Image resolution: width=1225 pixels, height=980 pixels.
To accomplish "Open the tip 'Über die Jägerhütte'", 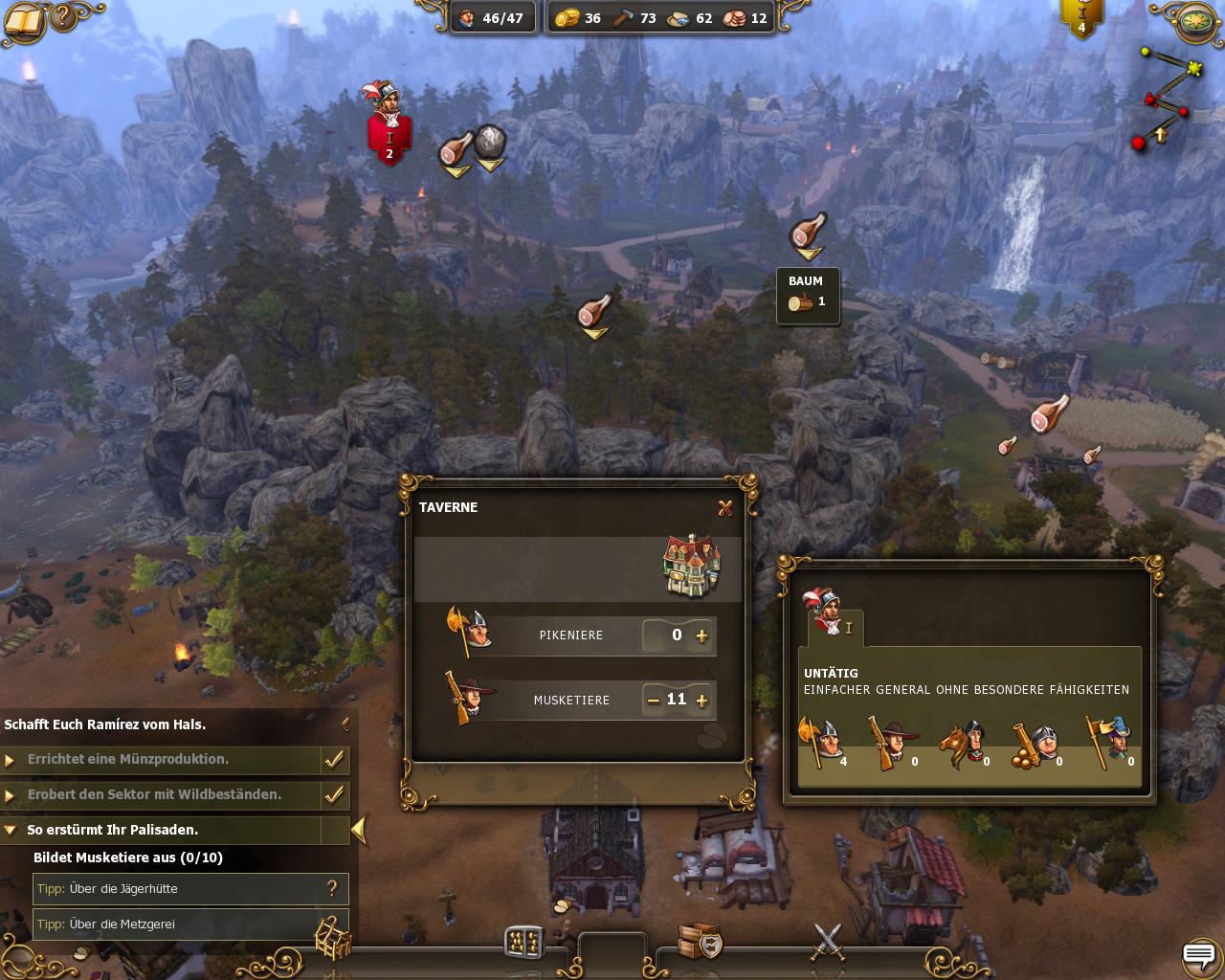I will (x=189, y=889).
